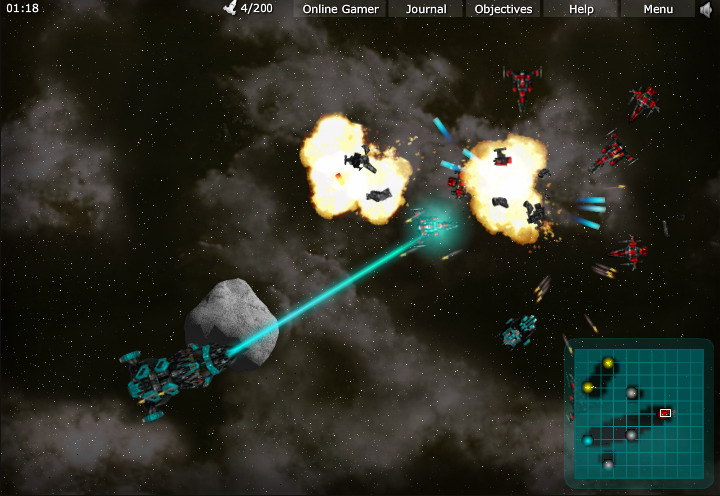Select the red enemy marker on minimap

665,412
